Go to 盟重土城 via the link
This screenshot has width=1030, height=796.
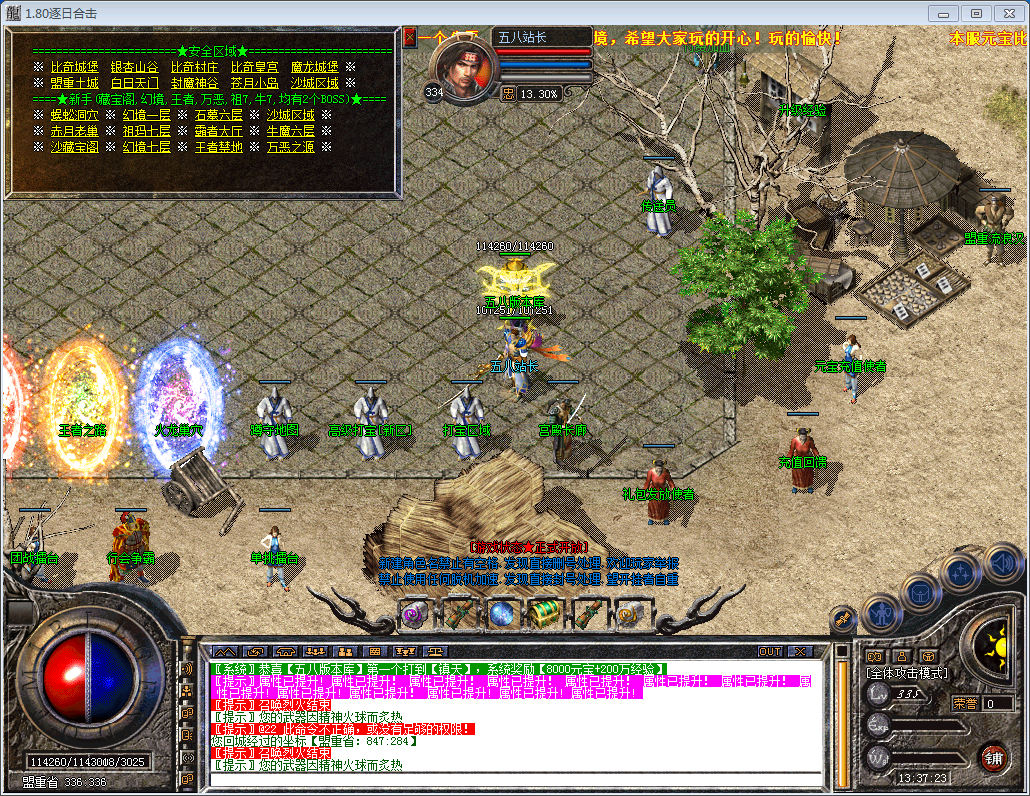coord(75,83)
